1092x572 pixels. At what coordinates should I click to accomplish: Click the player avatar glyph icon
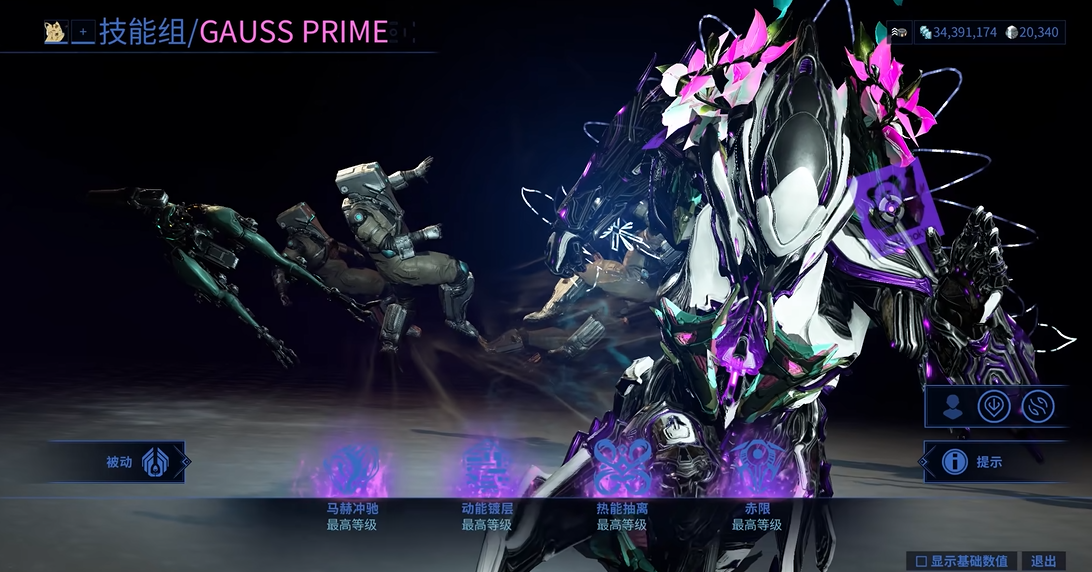54,33
